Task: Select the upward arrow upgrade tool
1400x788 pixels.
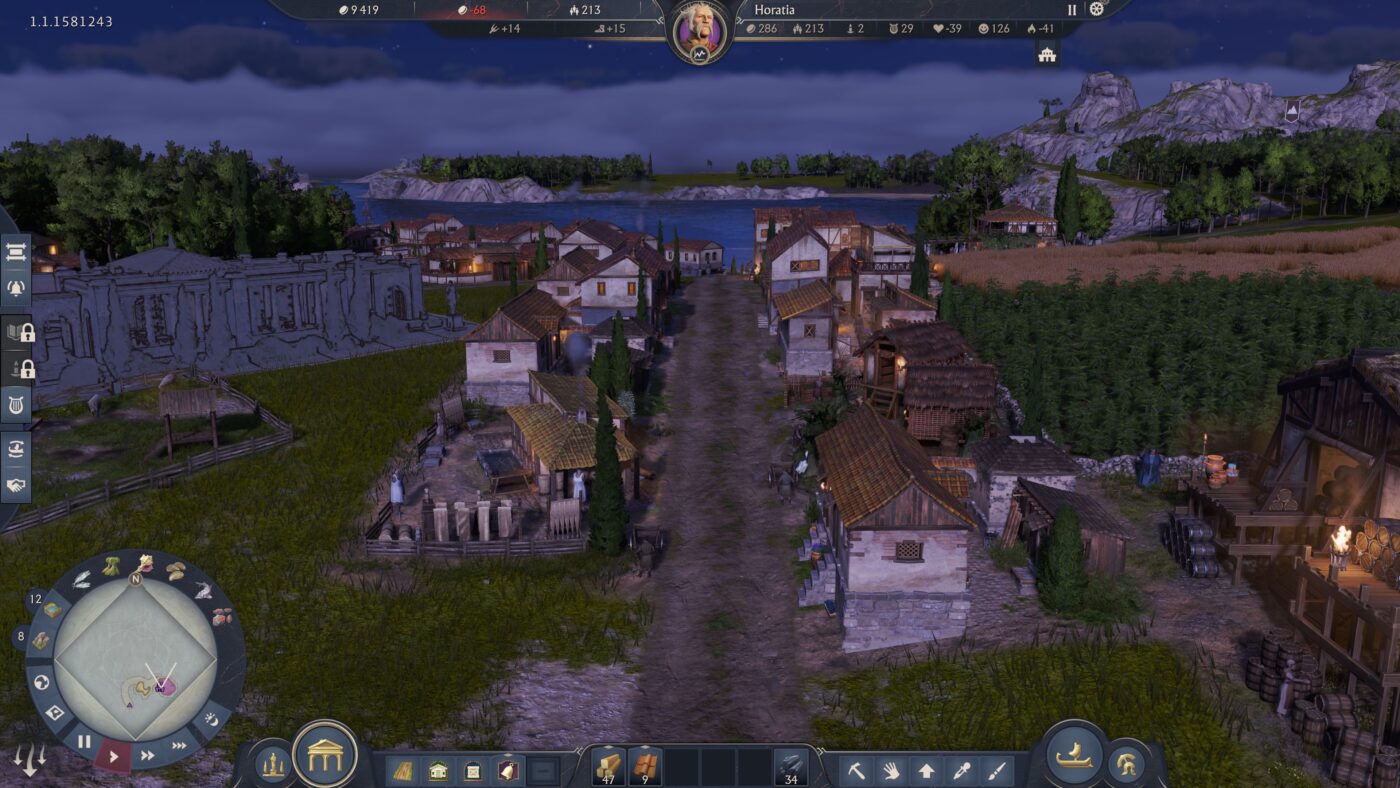Action: coord(926,771)
